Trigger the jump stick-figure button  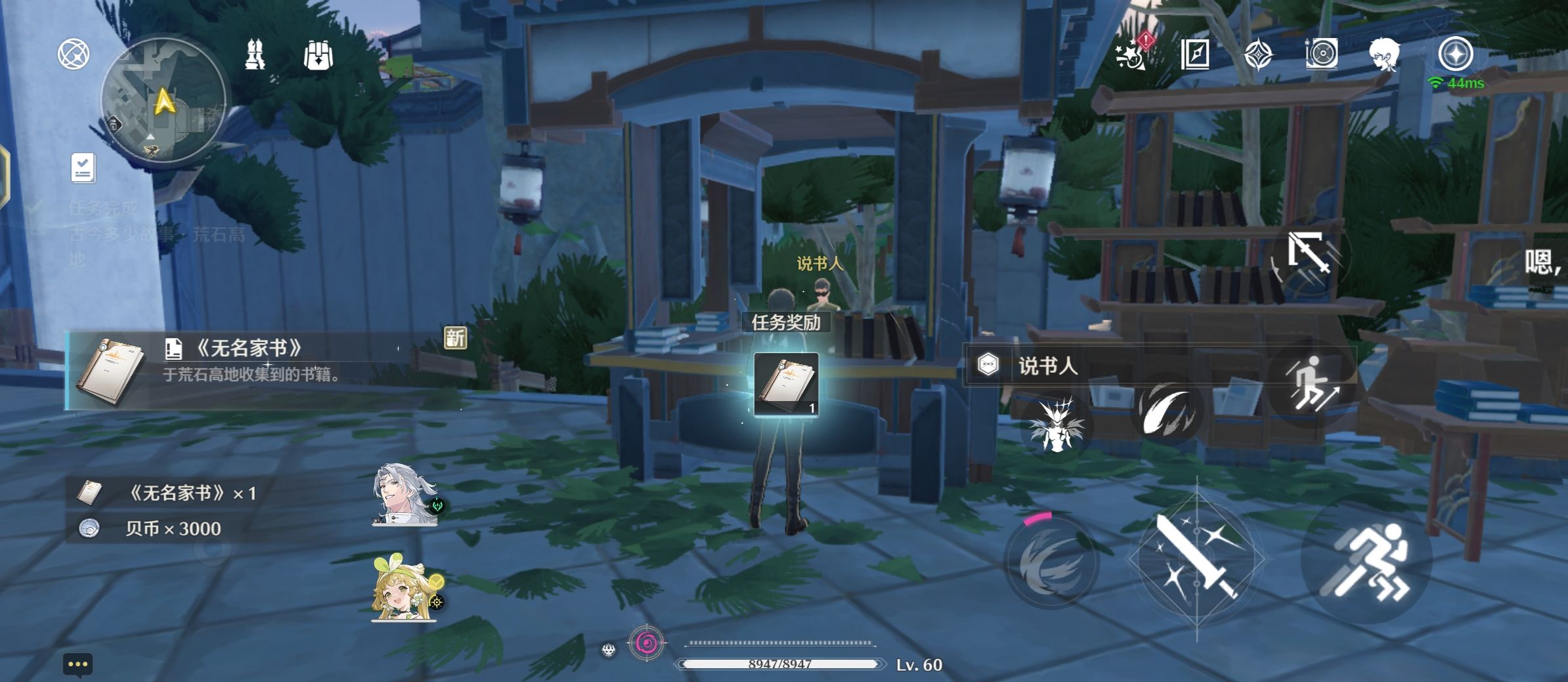pos(1310,385)
